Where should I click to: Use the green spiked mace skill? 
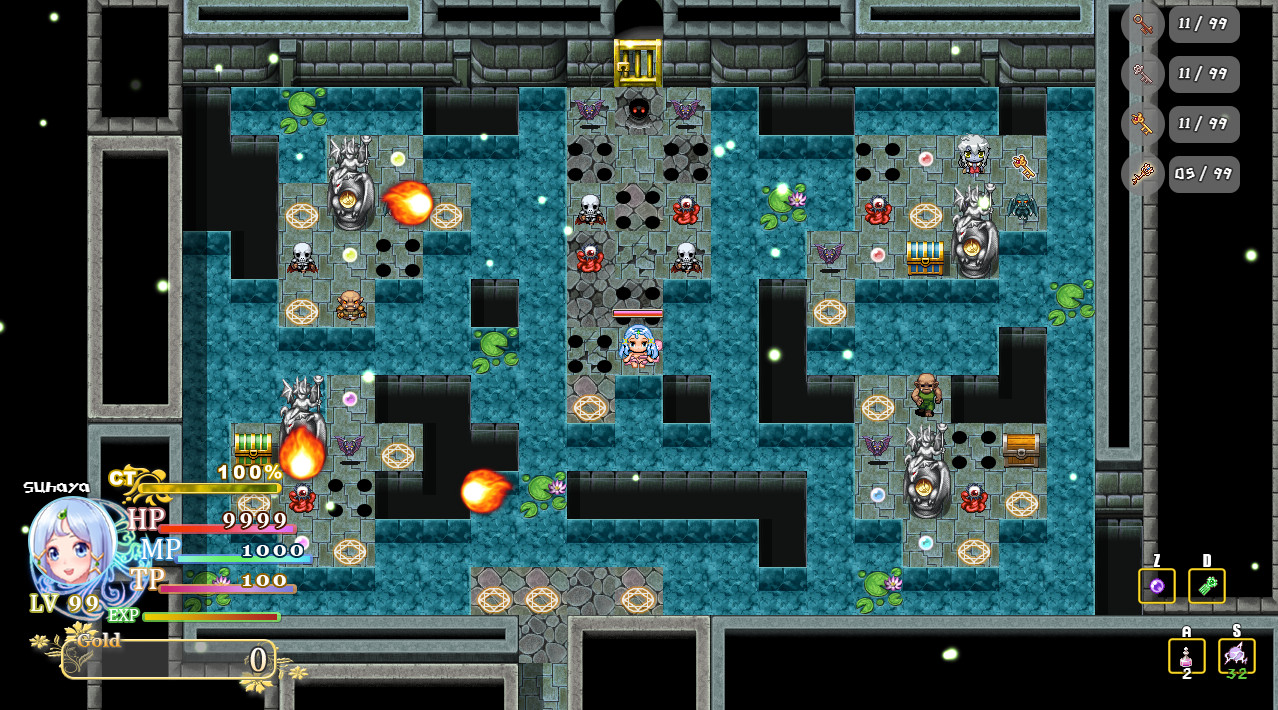(x=1206, y=586)
